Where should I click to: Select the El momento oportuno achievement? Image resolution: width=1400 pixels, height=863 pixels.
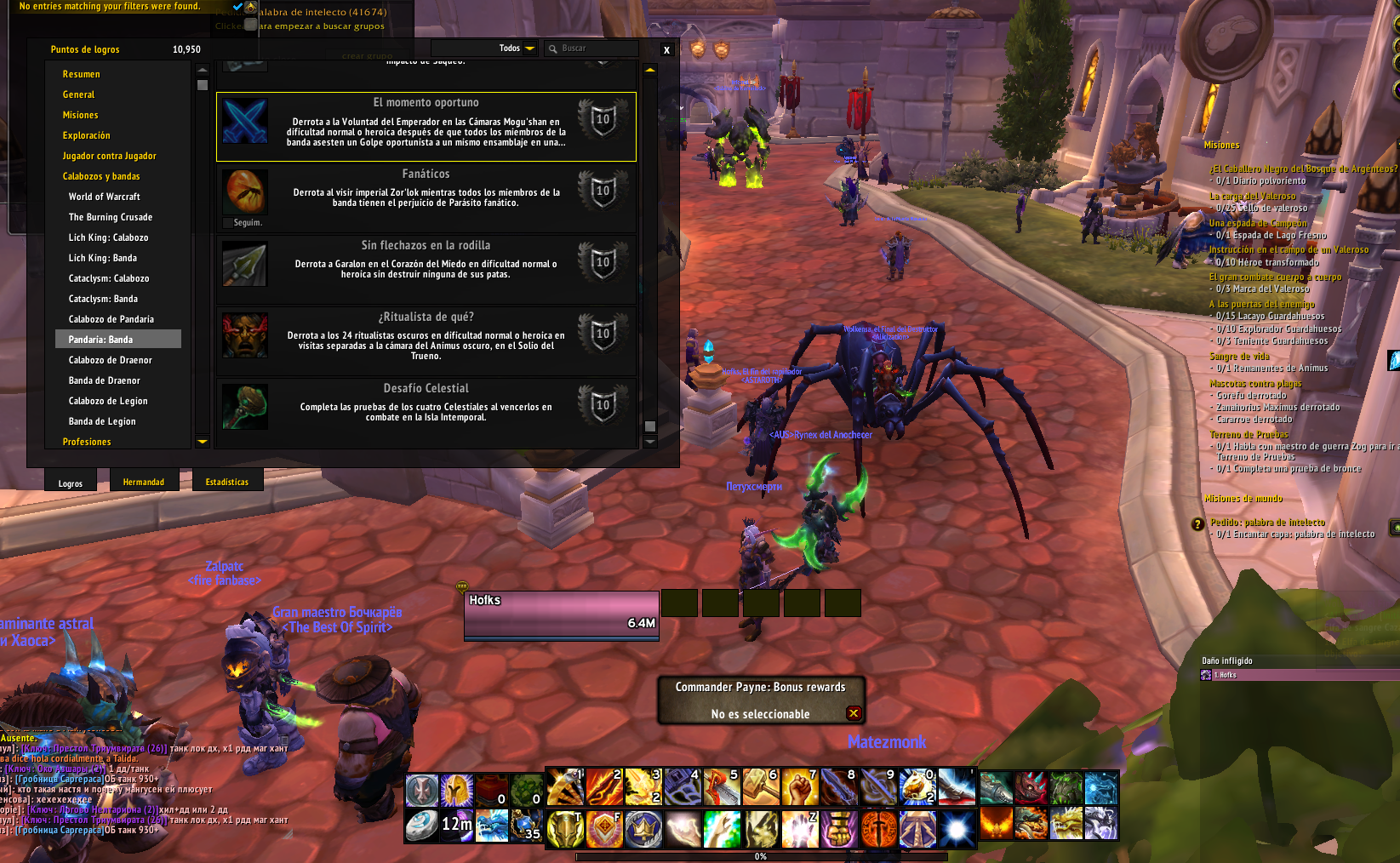point(426,126)
